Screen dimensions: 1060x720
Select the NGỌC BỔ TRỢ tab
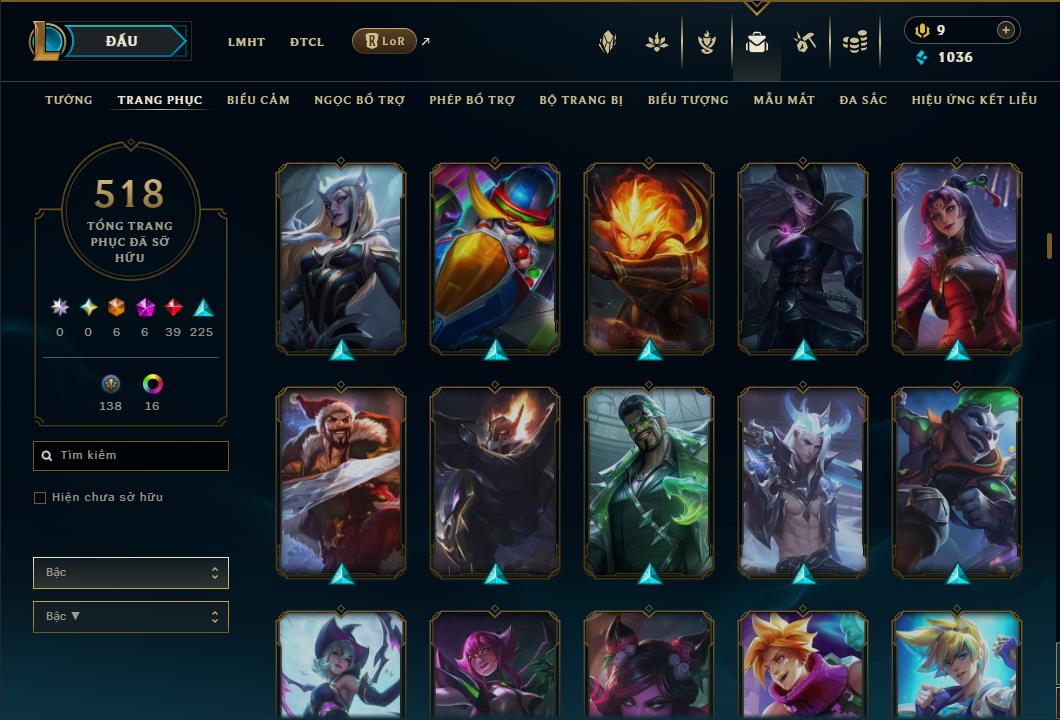pos(359,100)
